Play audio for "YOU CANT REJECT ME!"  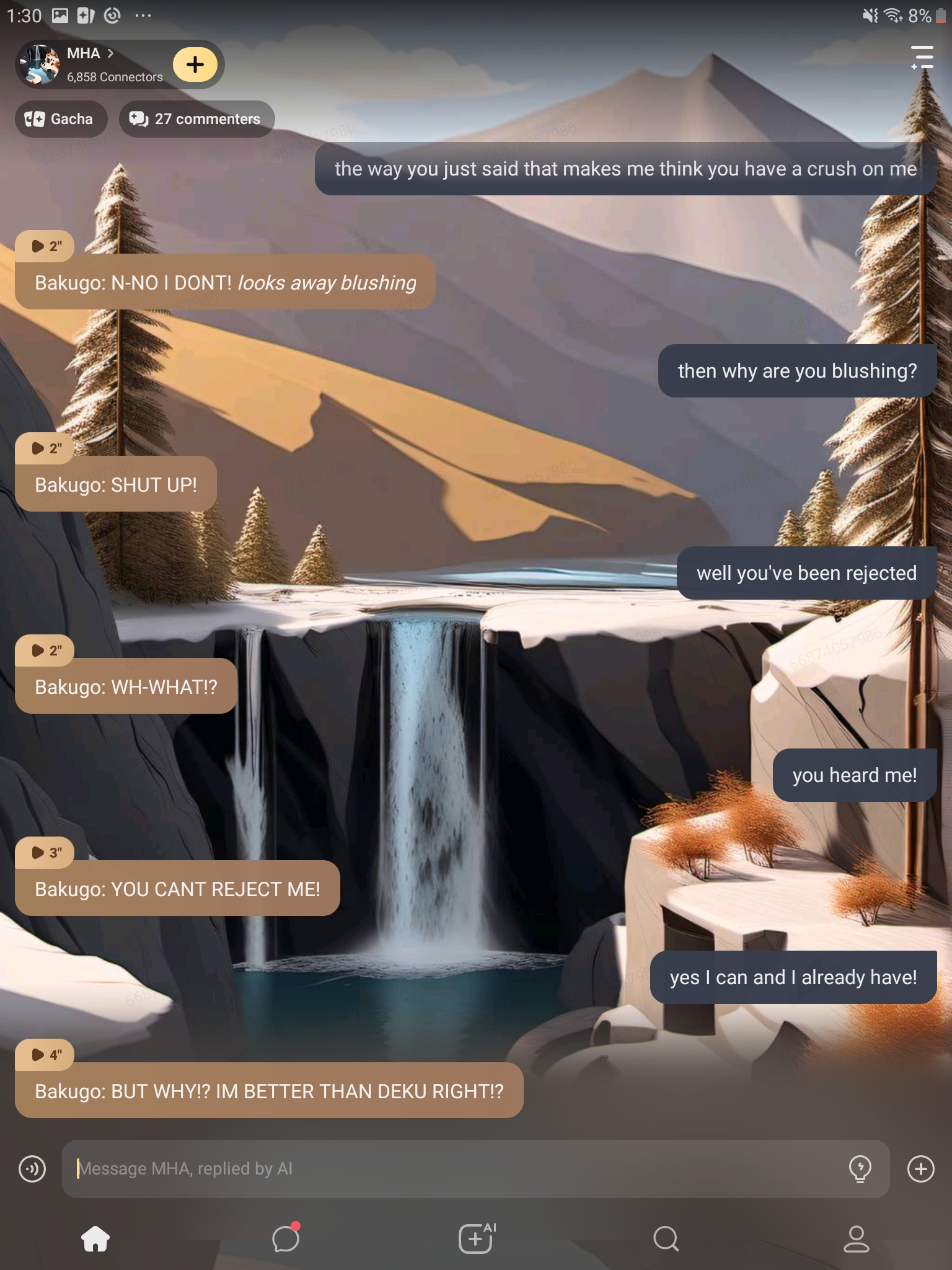(x=45, y=853)
